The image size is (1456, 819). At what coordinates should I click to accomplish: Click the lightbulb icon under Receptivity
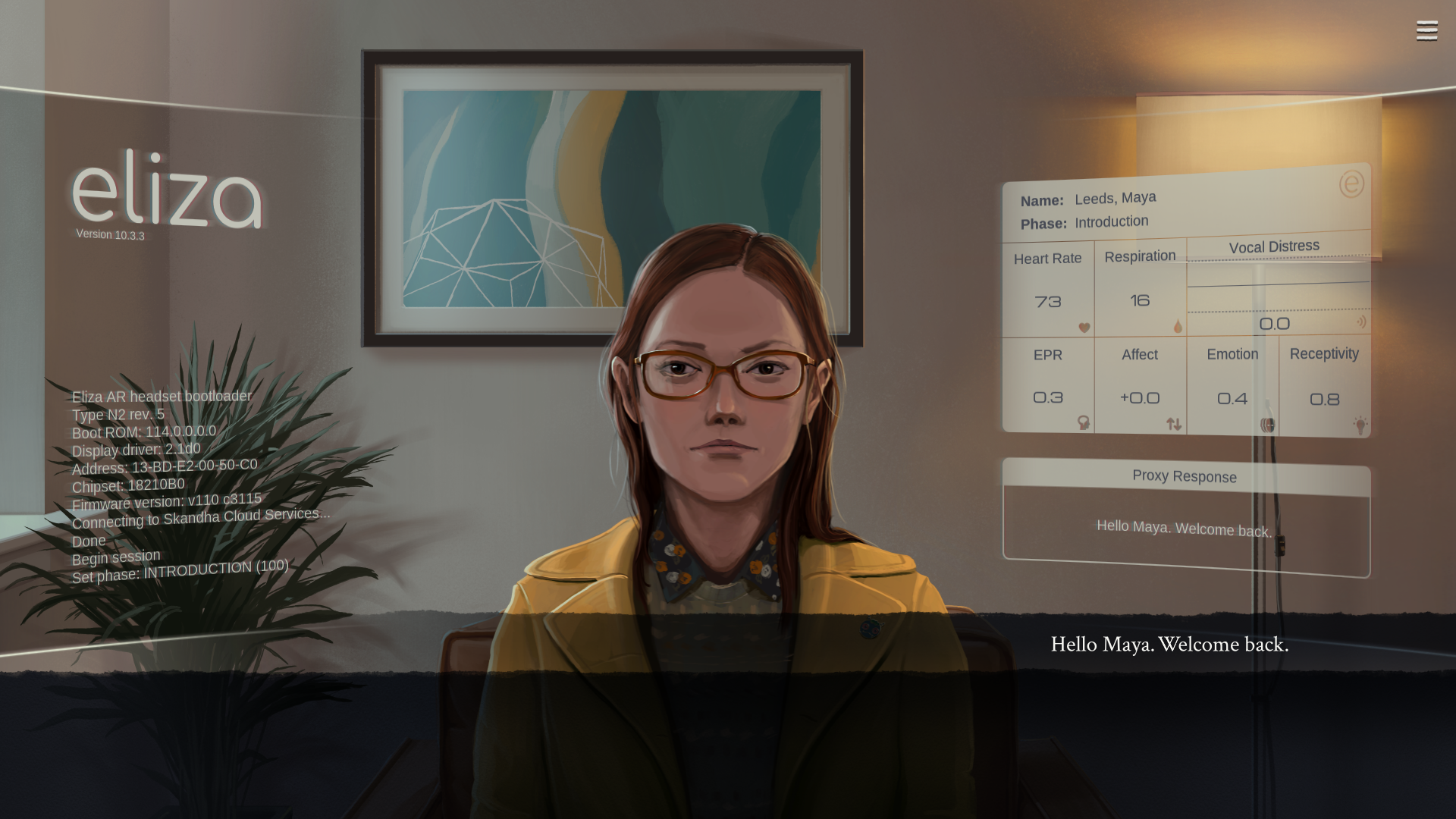(x=1360, y=422)
